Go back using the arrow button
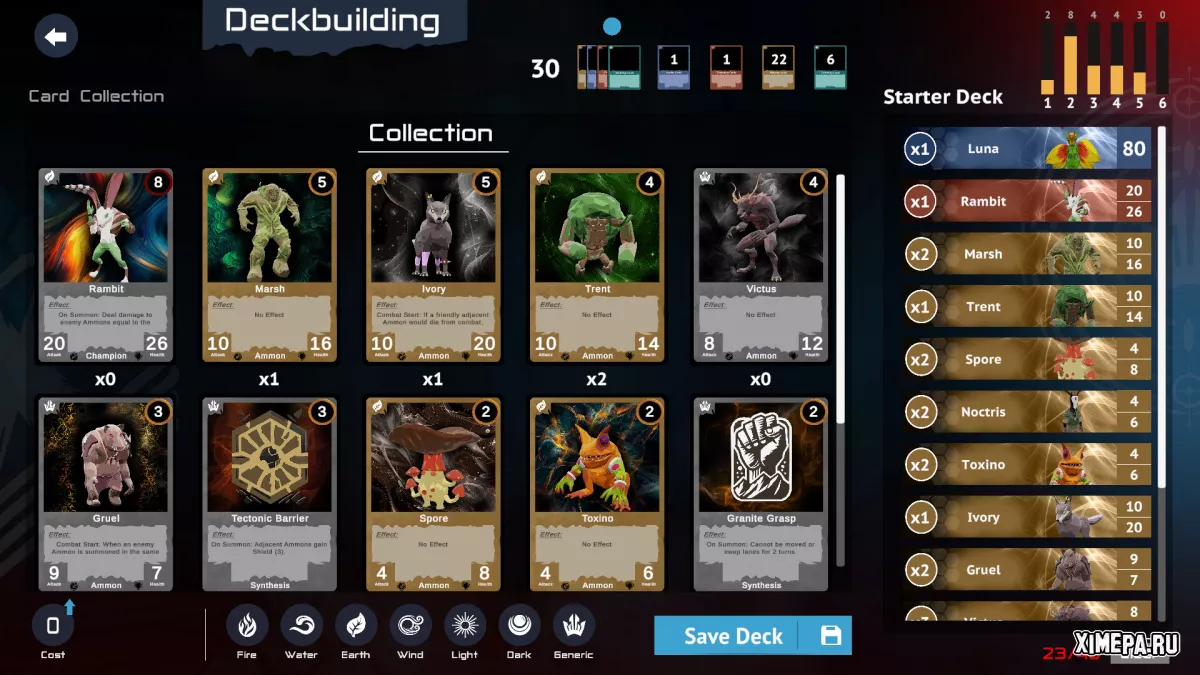The width and height of the screenshot is (1200, 675). tap(56, 37)
